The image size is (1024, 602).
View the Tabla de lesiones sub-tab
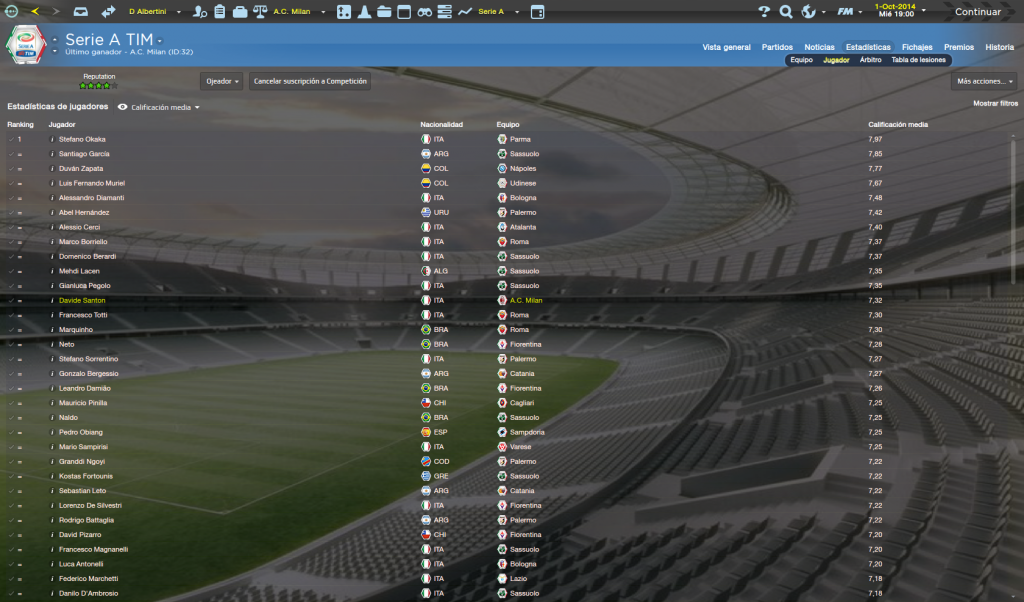click(x=920, y=60)
